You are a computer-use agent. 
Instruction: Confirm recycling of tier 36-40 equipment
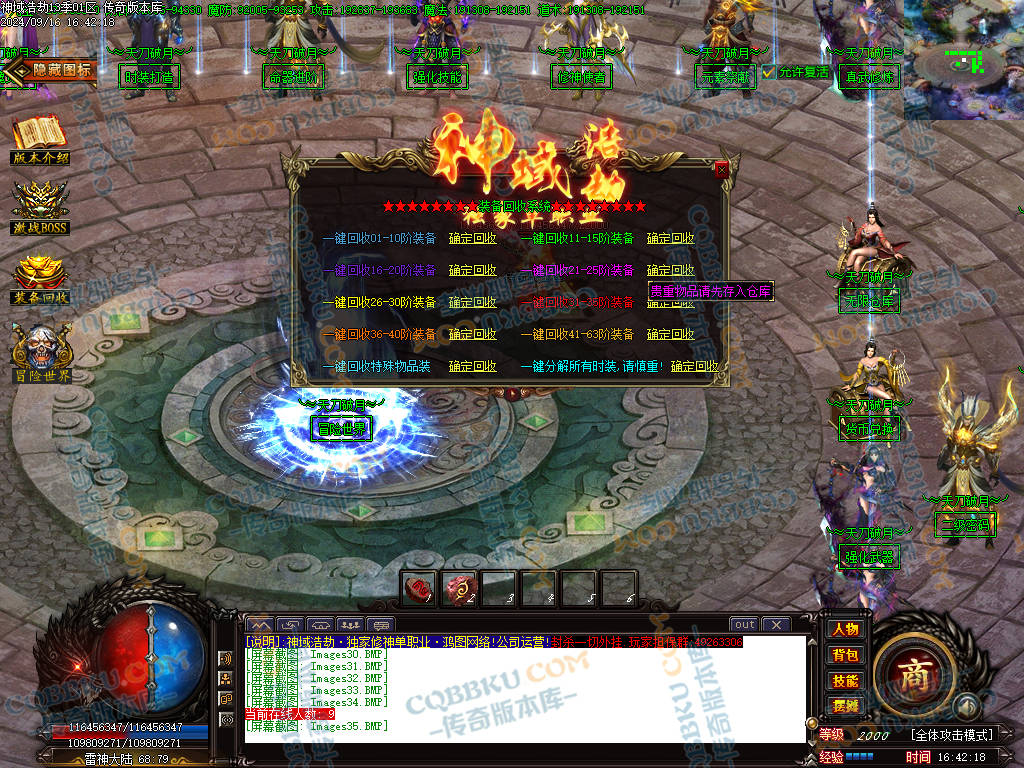click(472, 335)
